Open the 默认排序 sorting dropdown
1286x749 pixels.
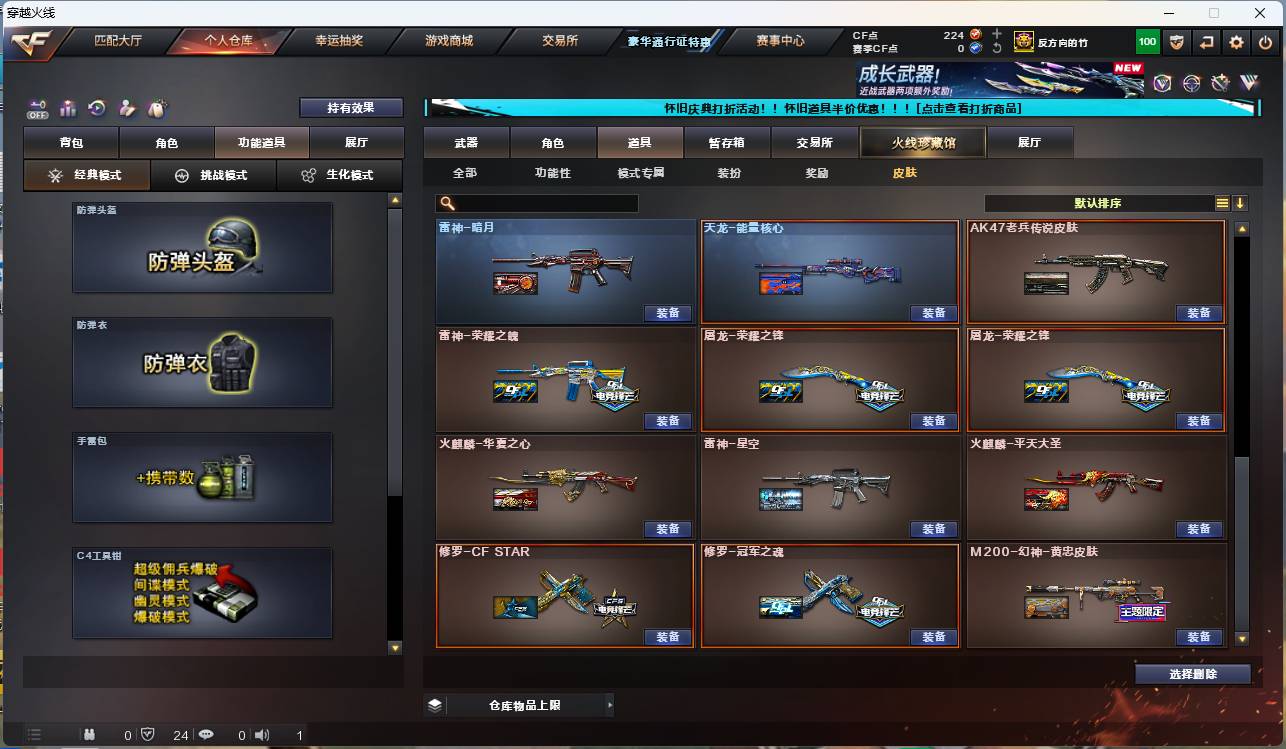point(1100,202)
